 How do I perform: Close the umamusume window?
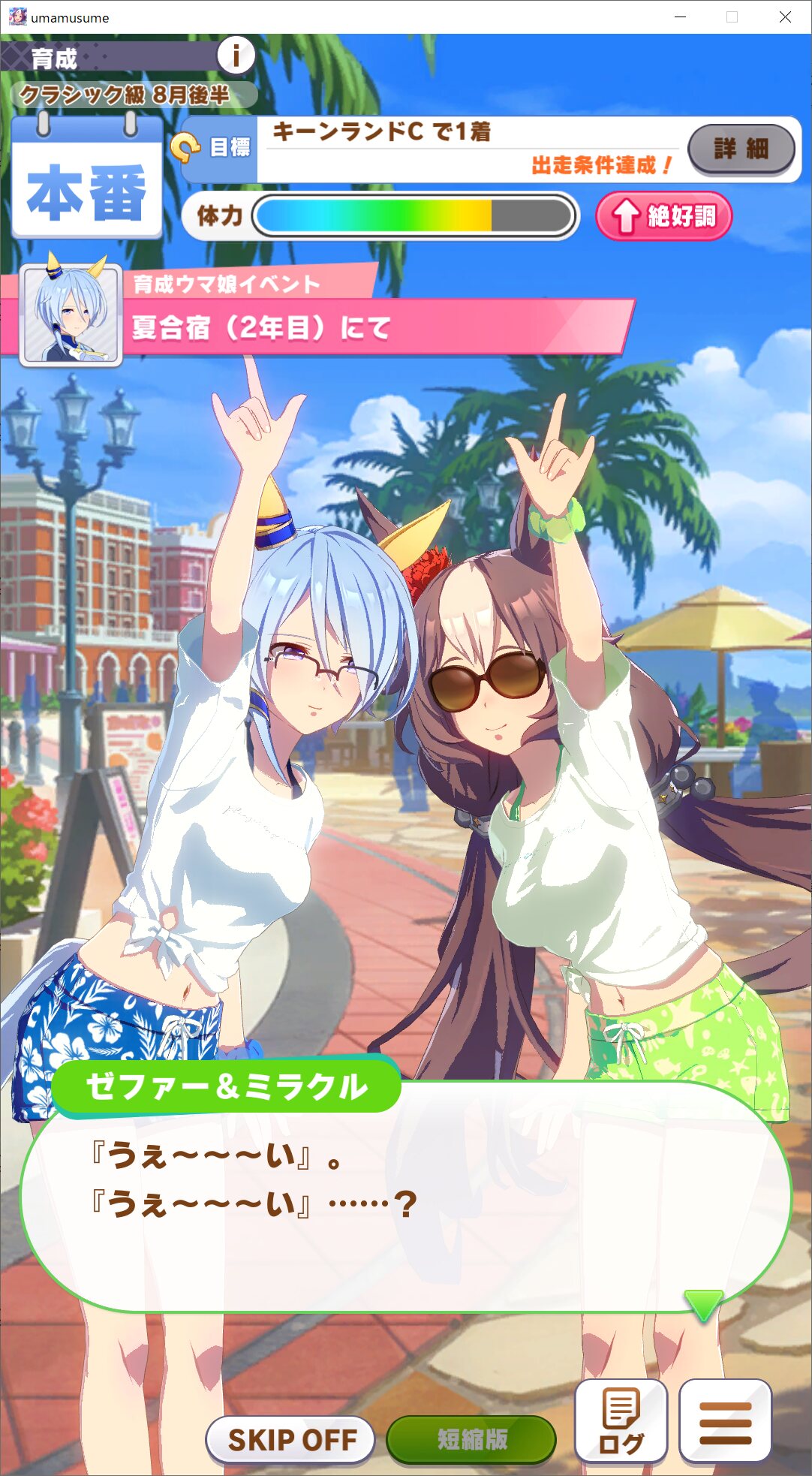(785, 17)
